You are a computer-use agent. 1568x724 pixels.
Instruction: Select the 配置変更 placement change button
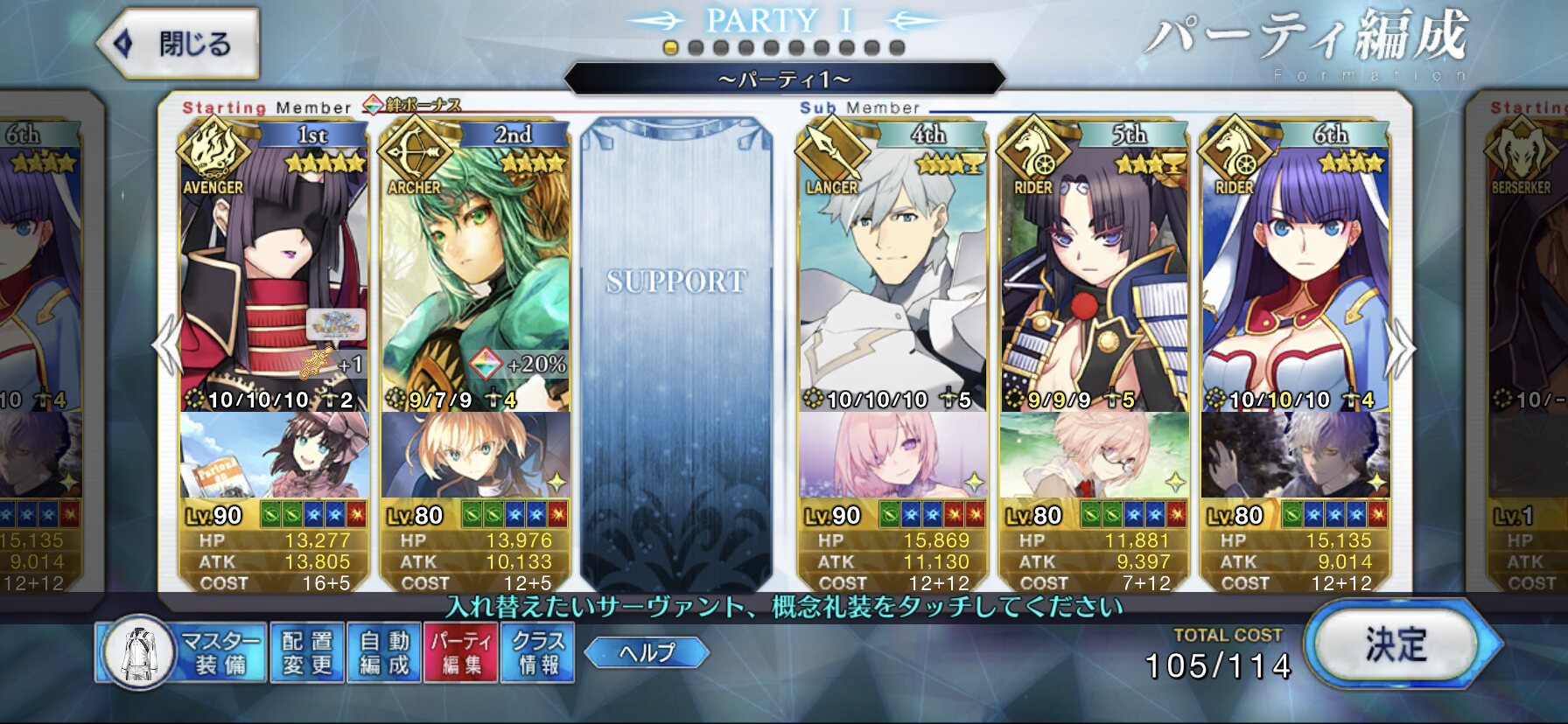point(307,652)
